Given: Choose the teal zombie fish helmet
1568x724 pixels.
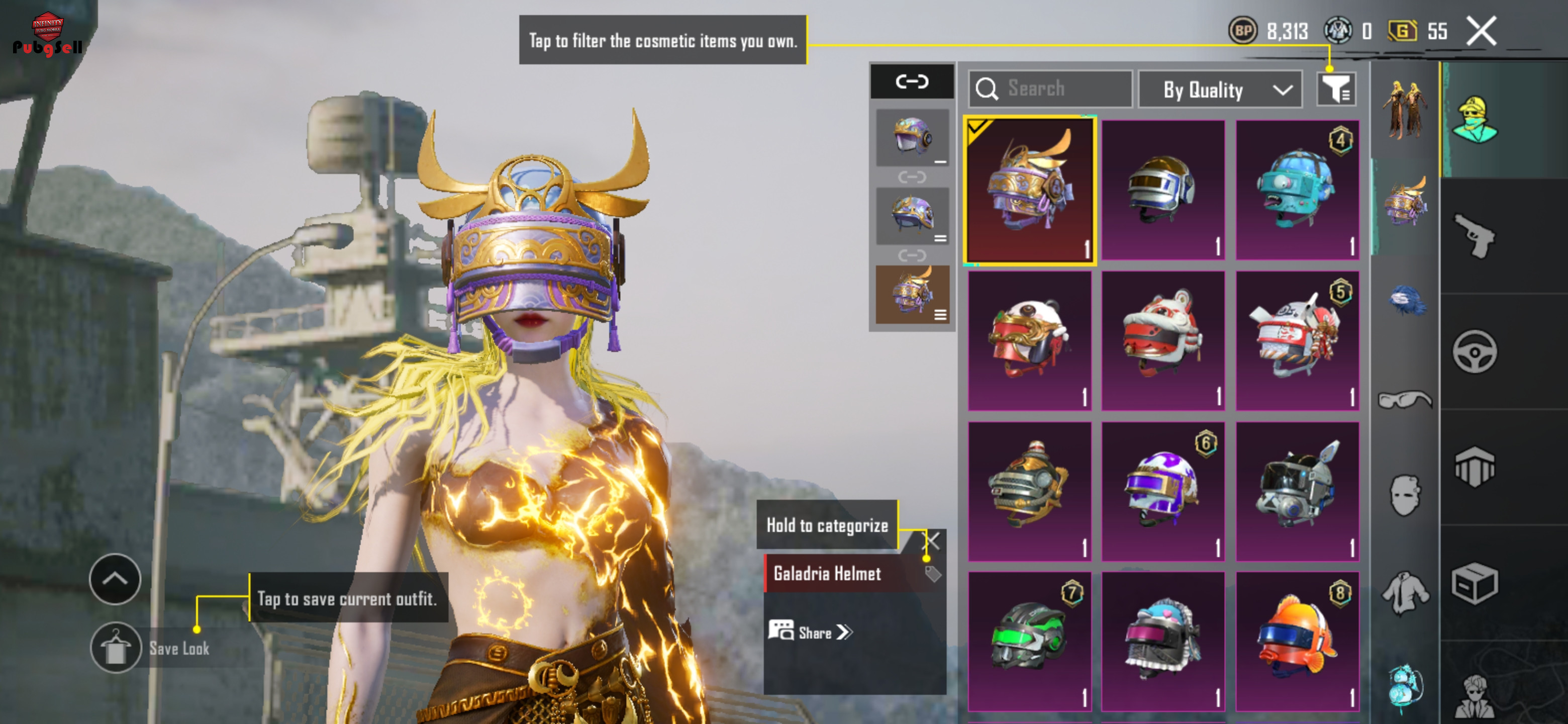Looking at the screenshot, I should [x=1297, y=190].
